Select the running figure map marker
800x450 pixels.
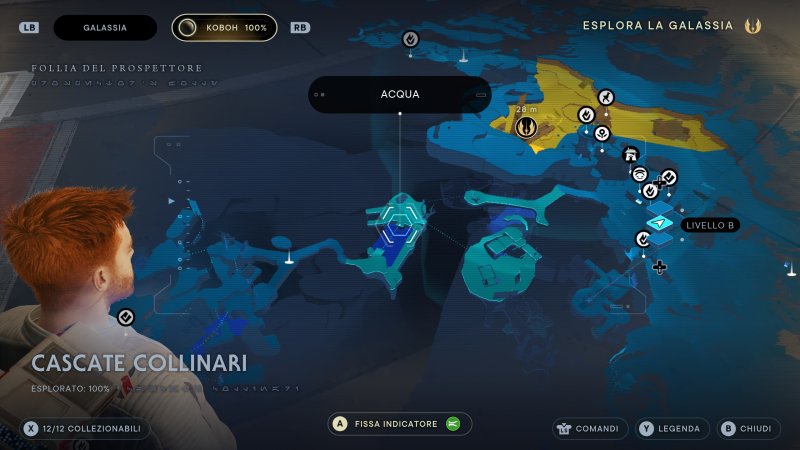point(606,97)
